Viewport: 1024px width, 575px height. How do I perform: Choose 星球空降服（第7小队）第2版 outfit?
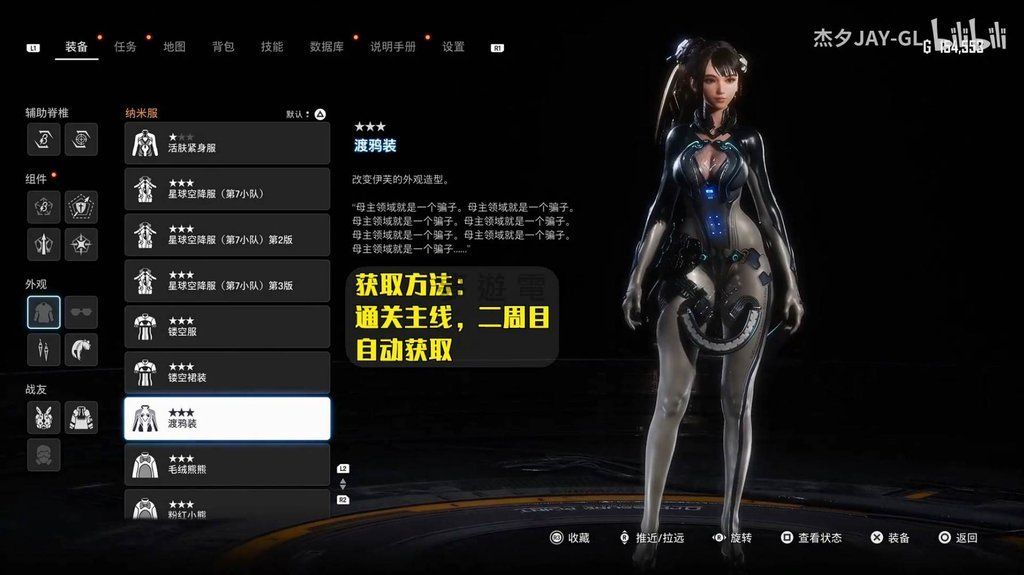click(x=227, y=235)
